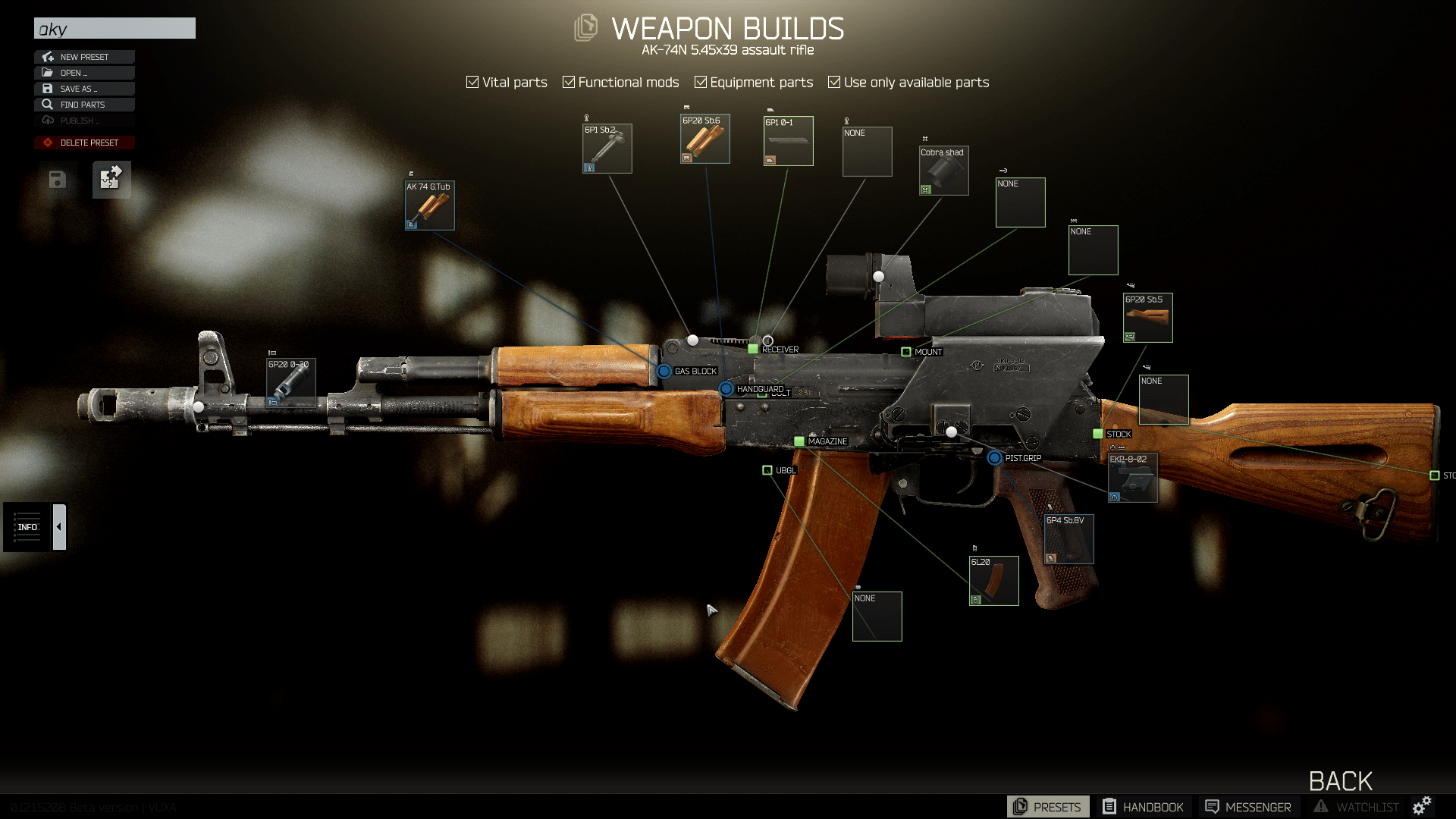Screen dimensions: 1456x819
Task: Create a new weapon preset
Action: [x=84, y=57]
